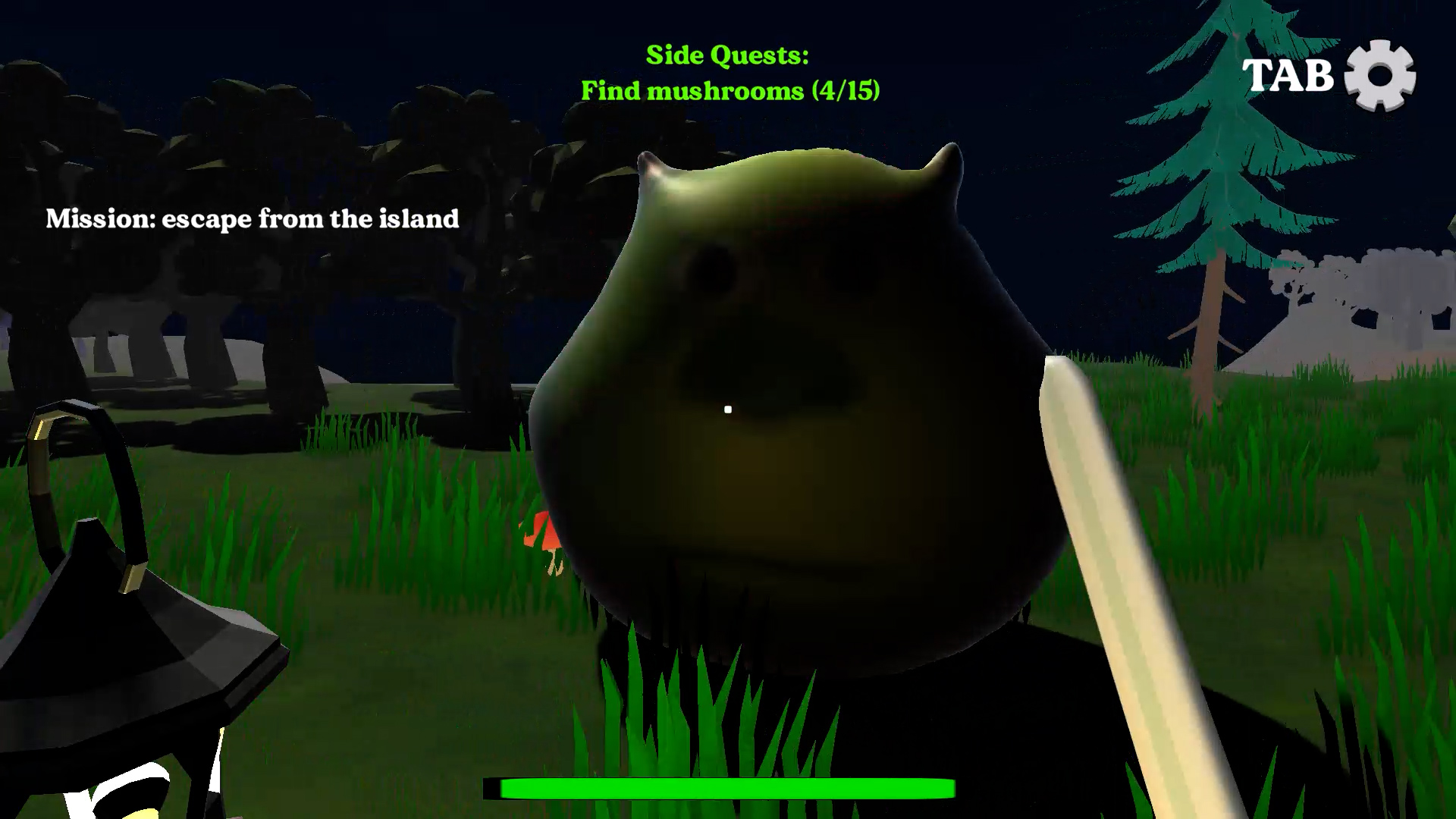Toggle the Side Quests tracker heading
1456x819 pixels.
pyautogui.click(x=726, y=55)
